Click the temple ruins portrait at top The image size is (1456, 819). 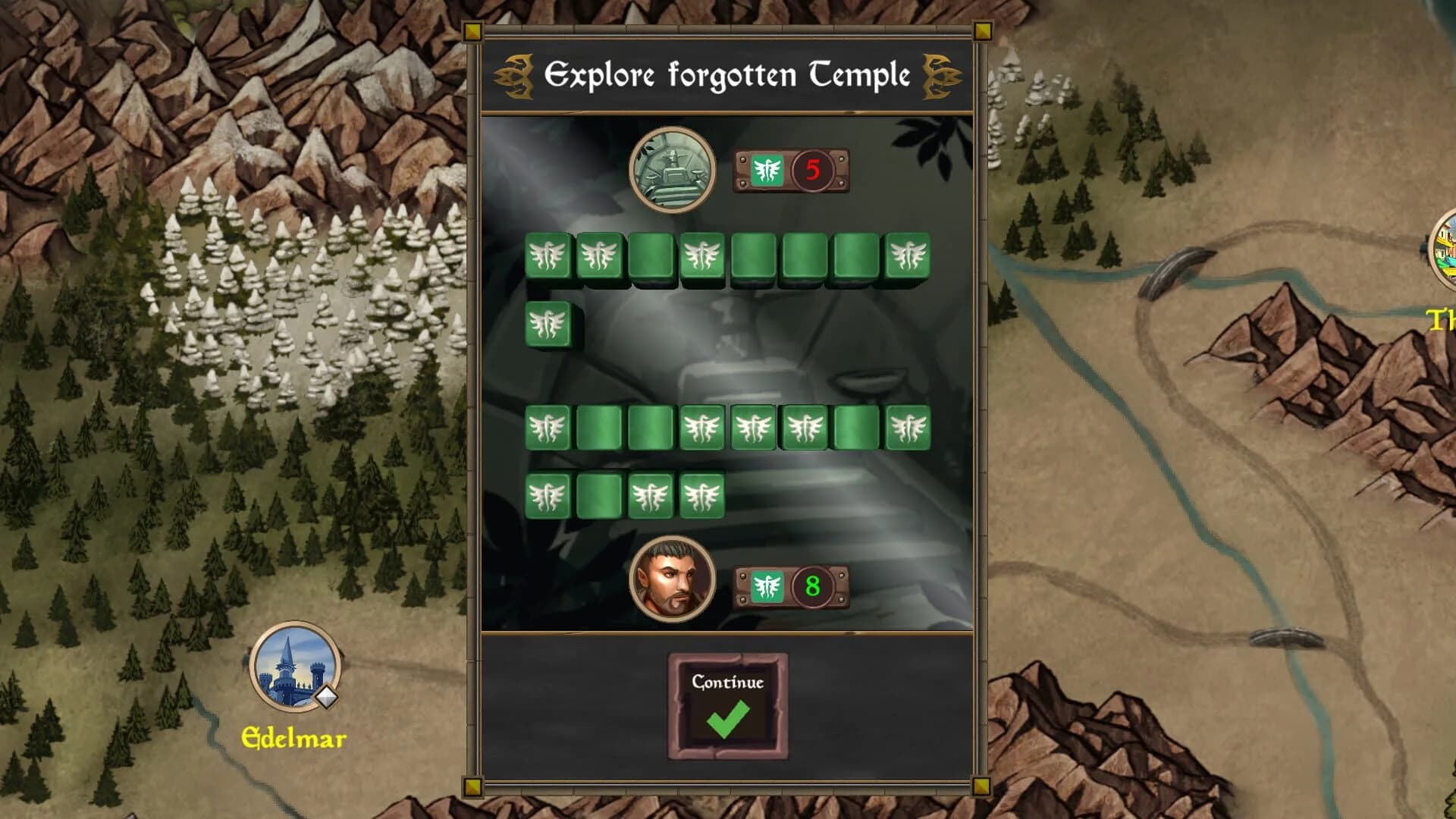tap(673, 171)
